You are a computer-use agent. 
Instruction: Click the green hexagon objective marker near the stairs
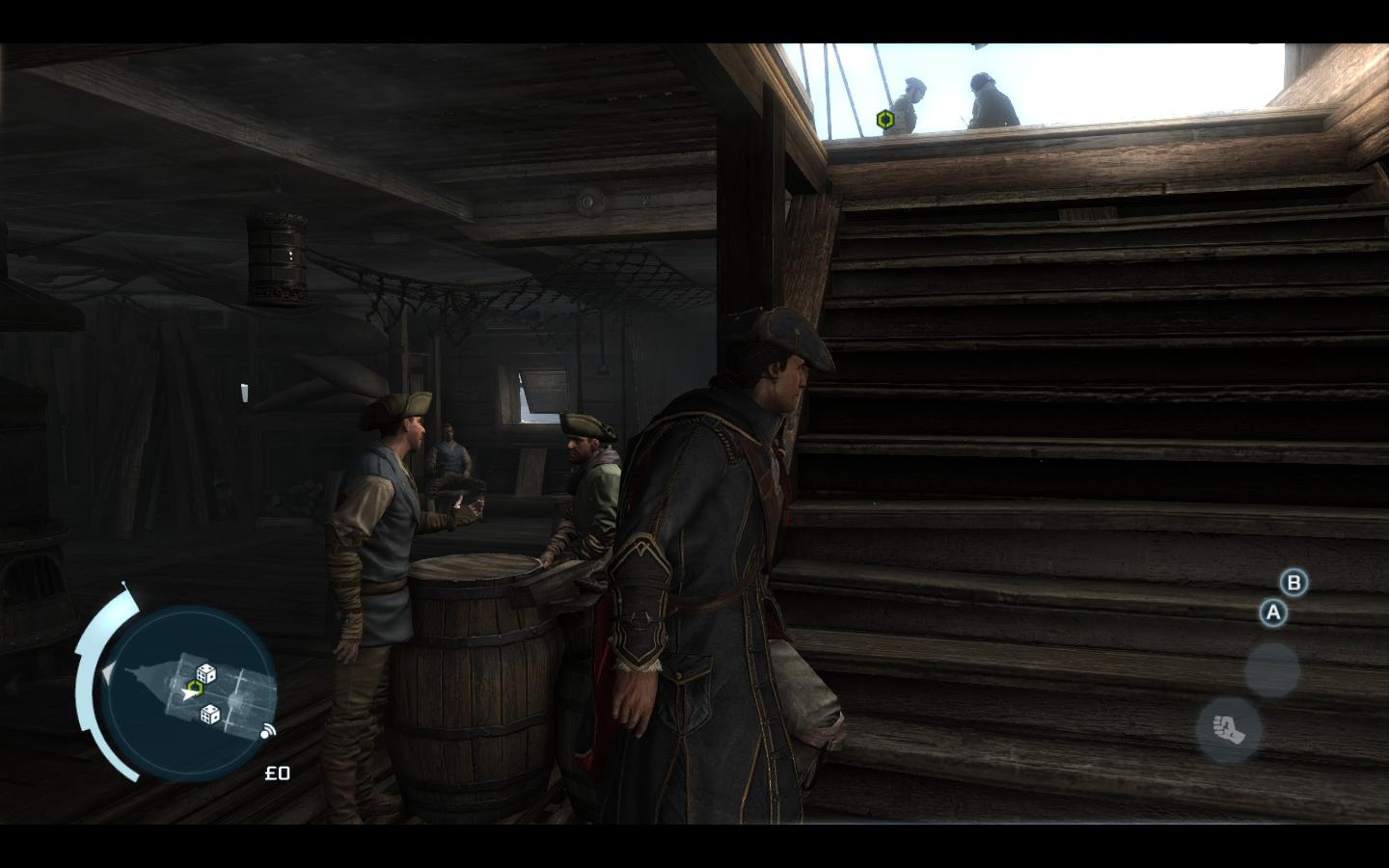[885, 120]
